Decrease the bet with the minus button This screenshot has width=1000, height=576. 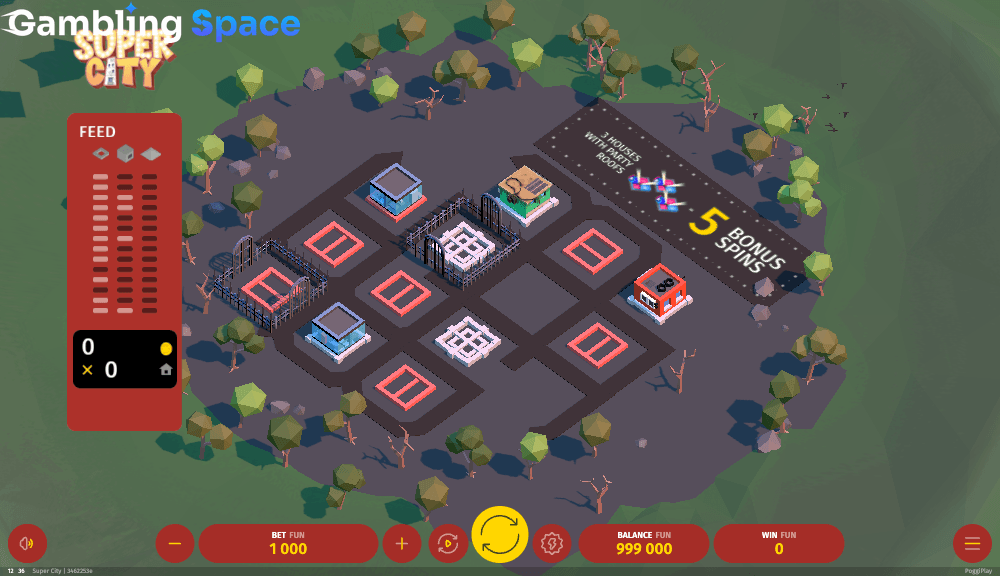tap(175, 544)
